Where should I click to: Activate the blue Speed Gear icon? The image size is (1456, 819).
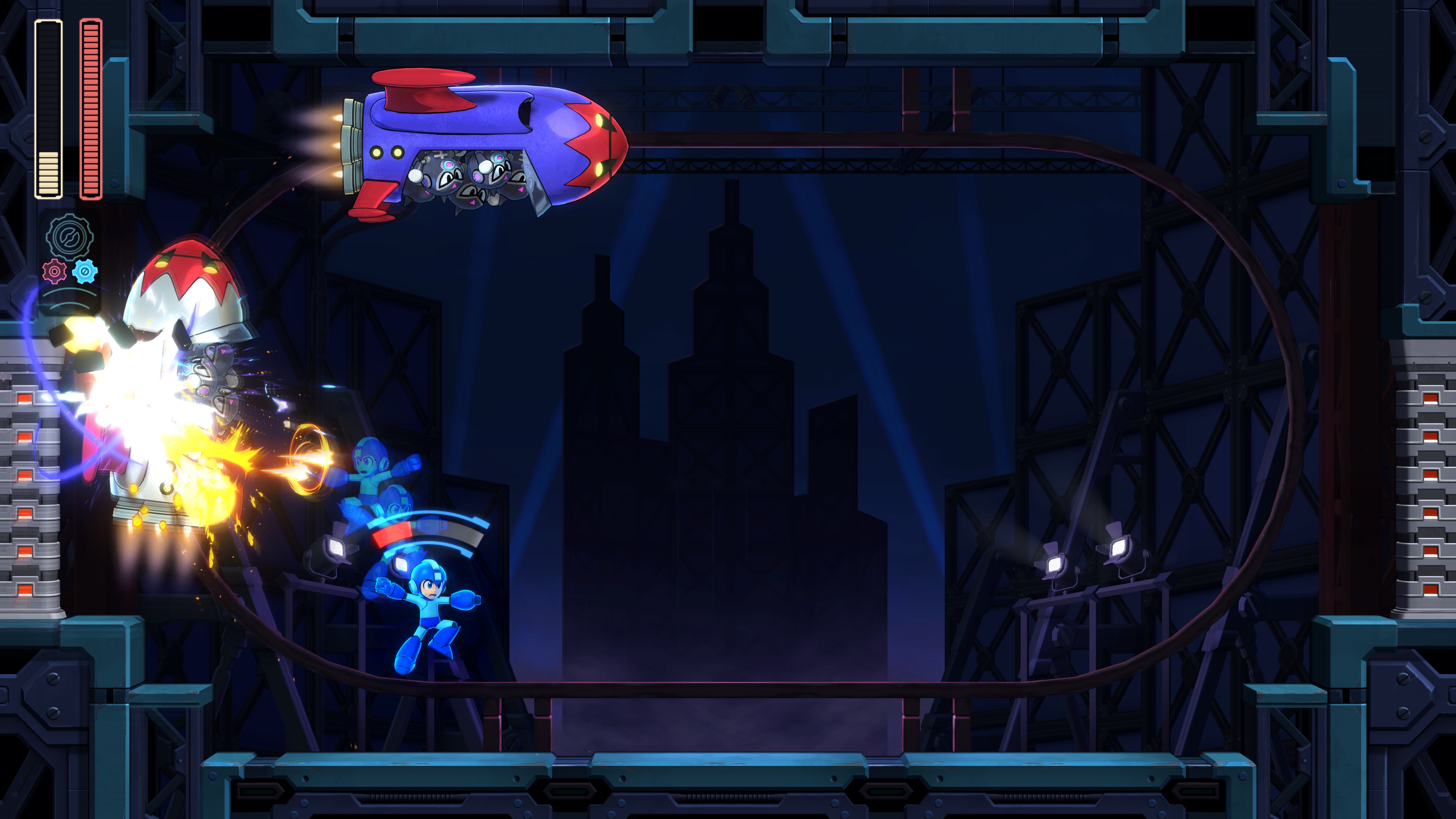[x=85, y=272]
